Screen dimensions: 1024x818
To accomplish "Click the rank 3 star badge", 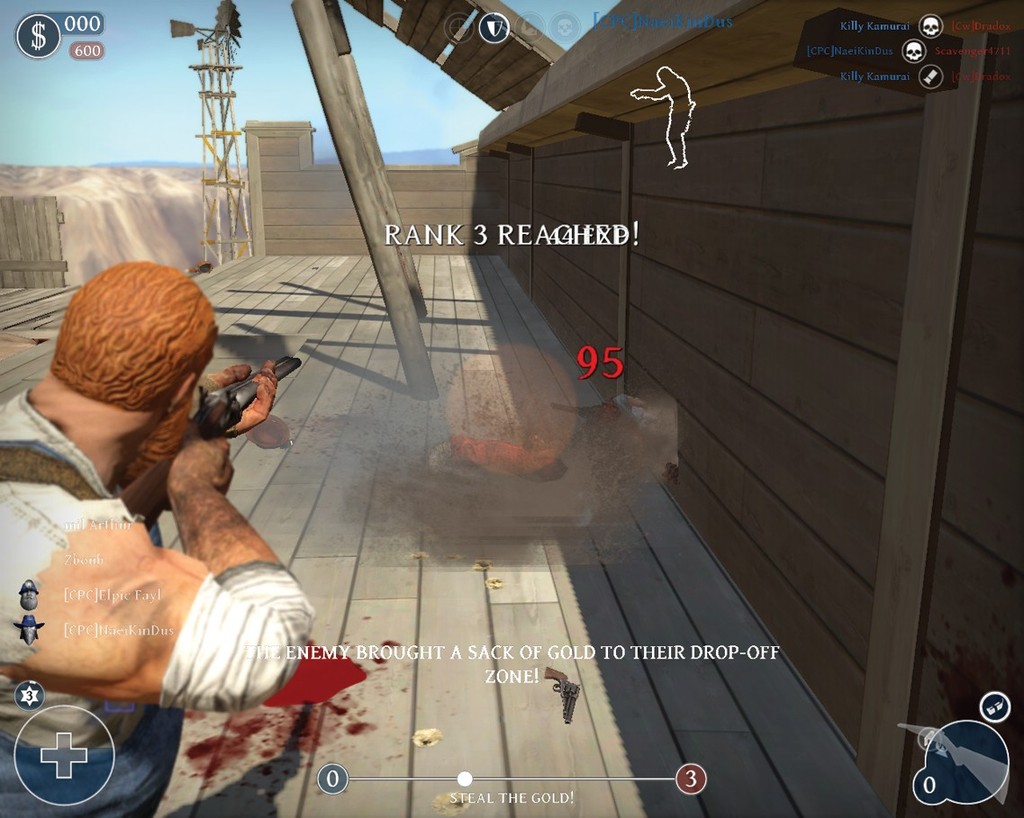I will 30,694.
